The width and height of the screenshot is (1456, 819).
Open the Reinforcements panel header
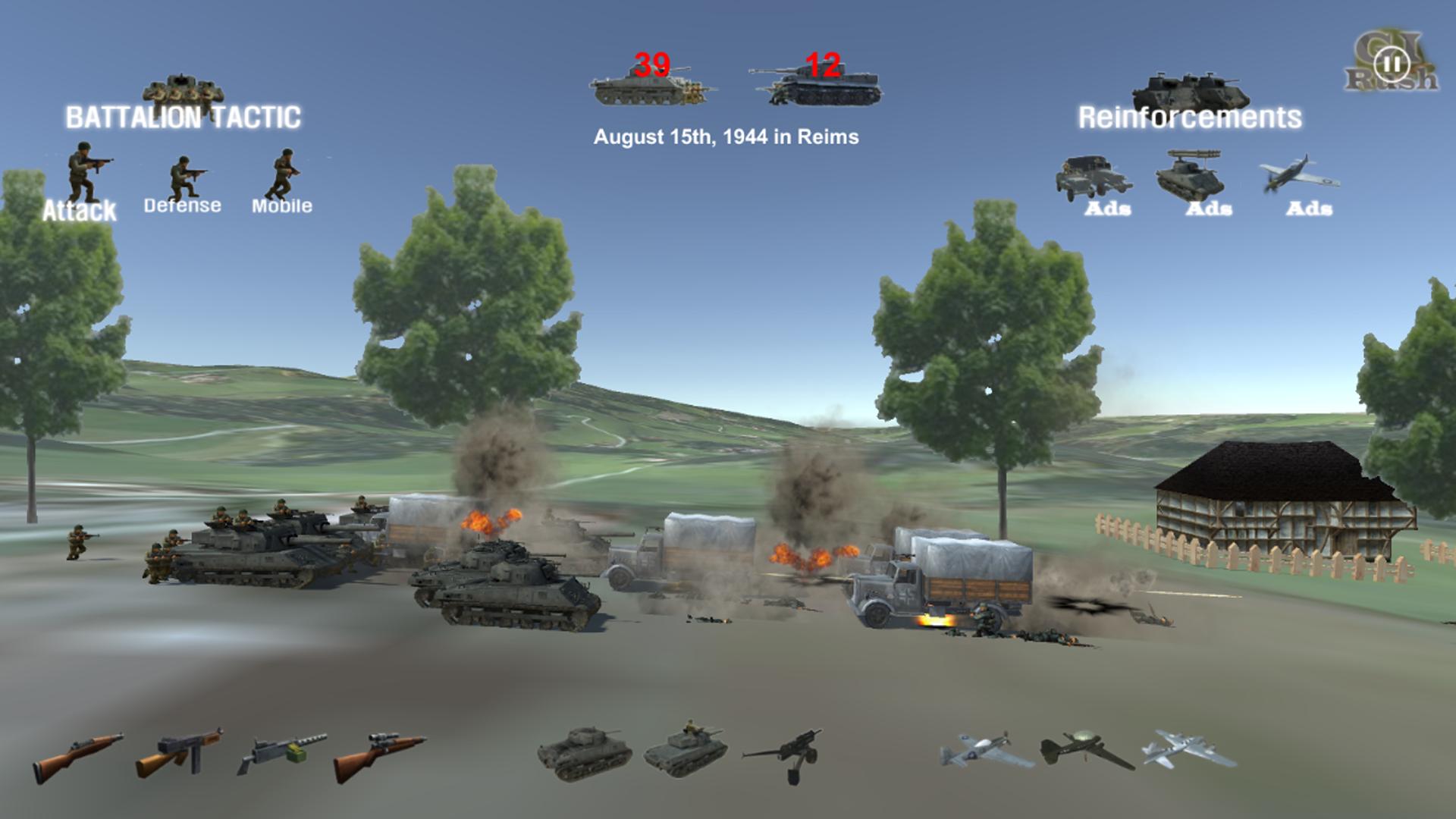pos(1192,116)
